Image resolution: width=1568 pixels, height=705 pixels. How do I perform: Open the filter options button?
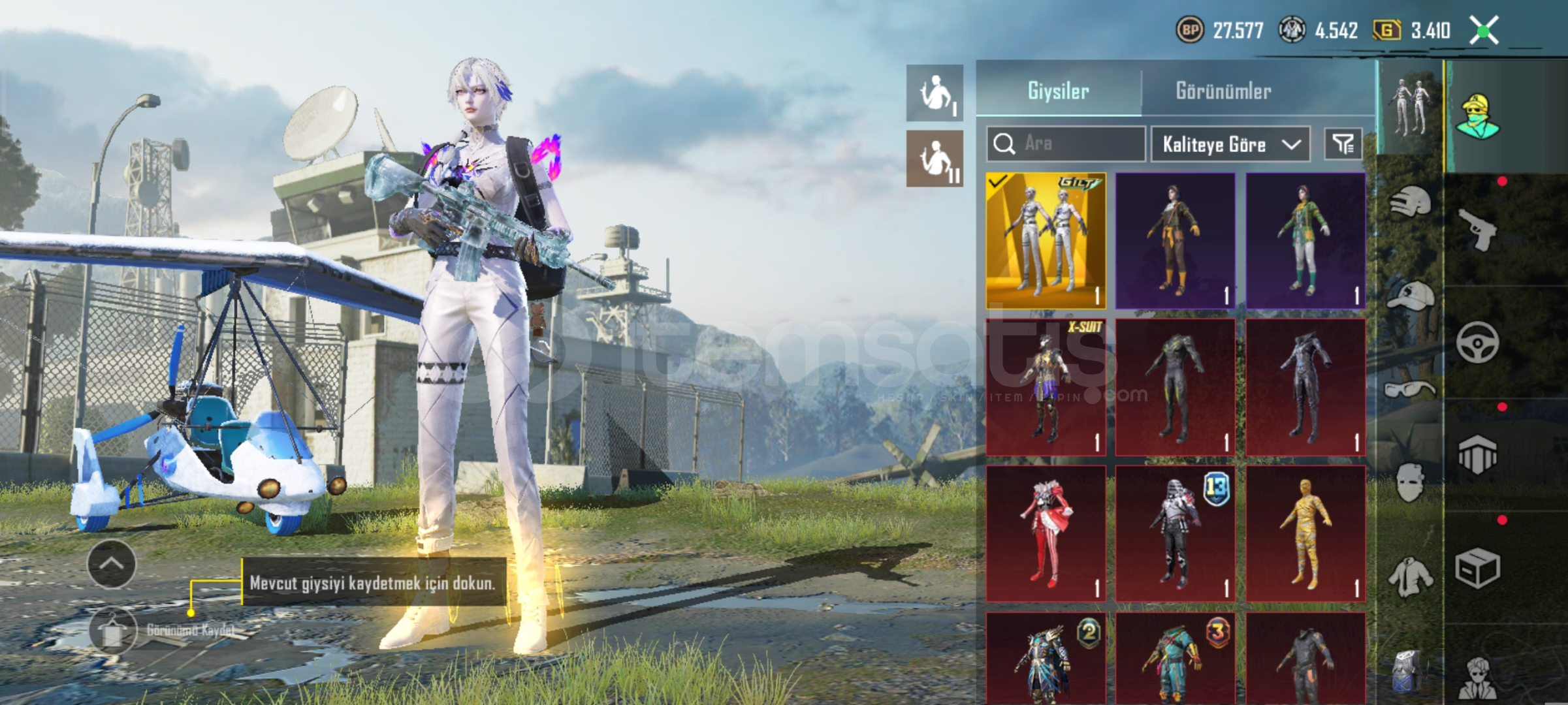tap(1343, 144)
